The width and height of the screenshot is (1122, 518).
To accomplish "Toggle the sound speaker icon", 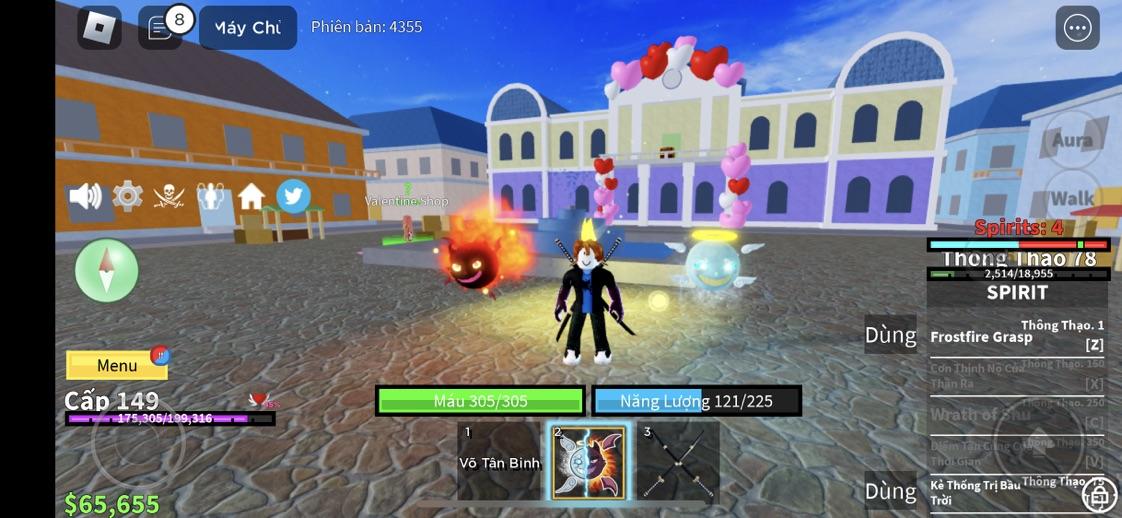I will click(x=85, y=196).
